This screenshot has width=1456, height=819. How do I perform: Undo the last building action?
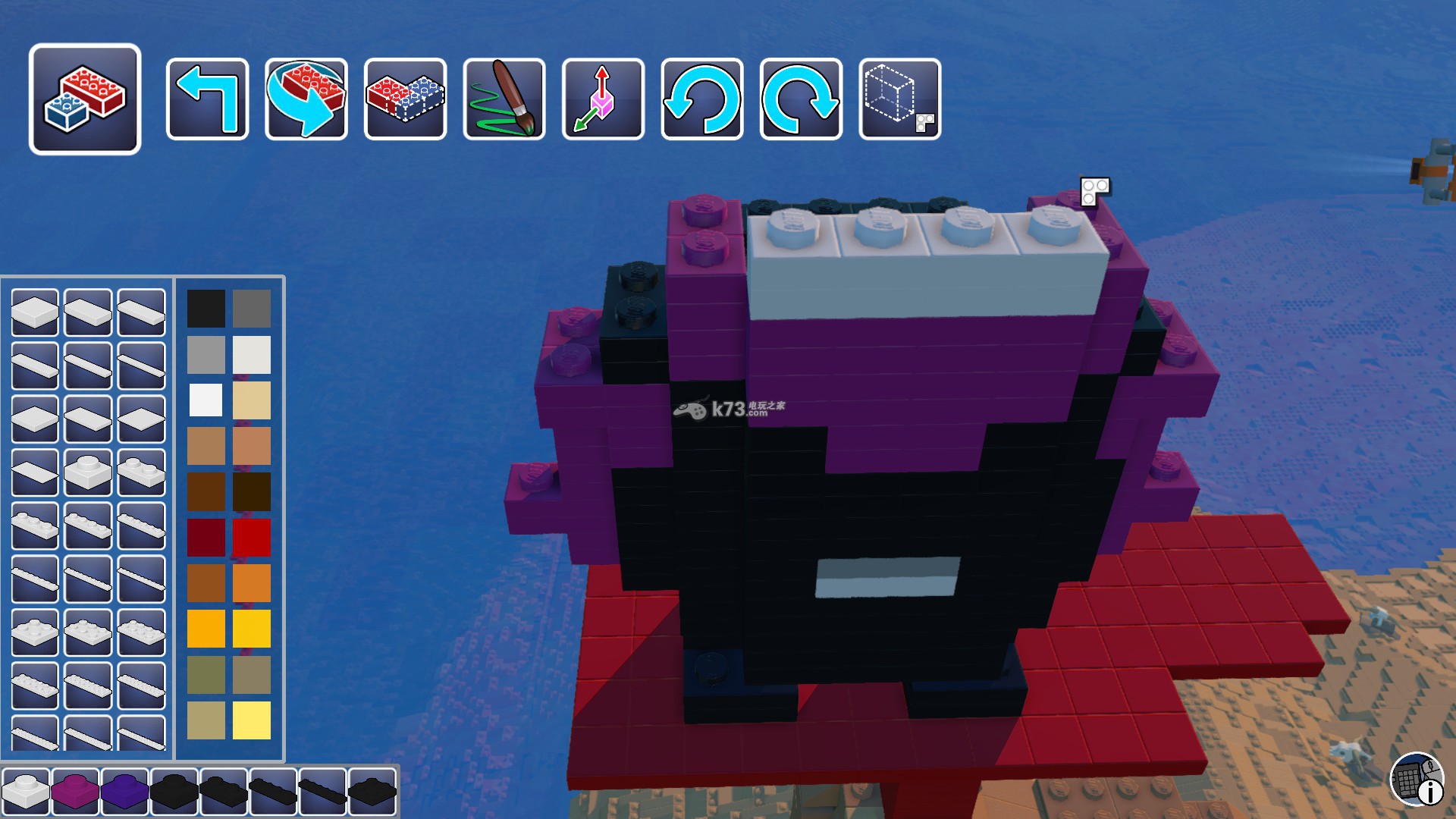coord(702,99)
